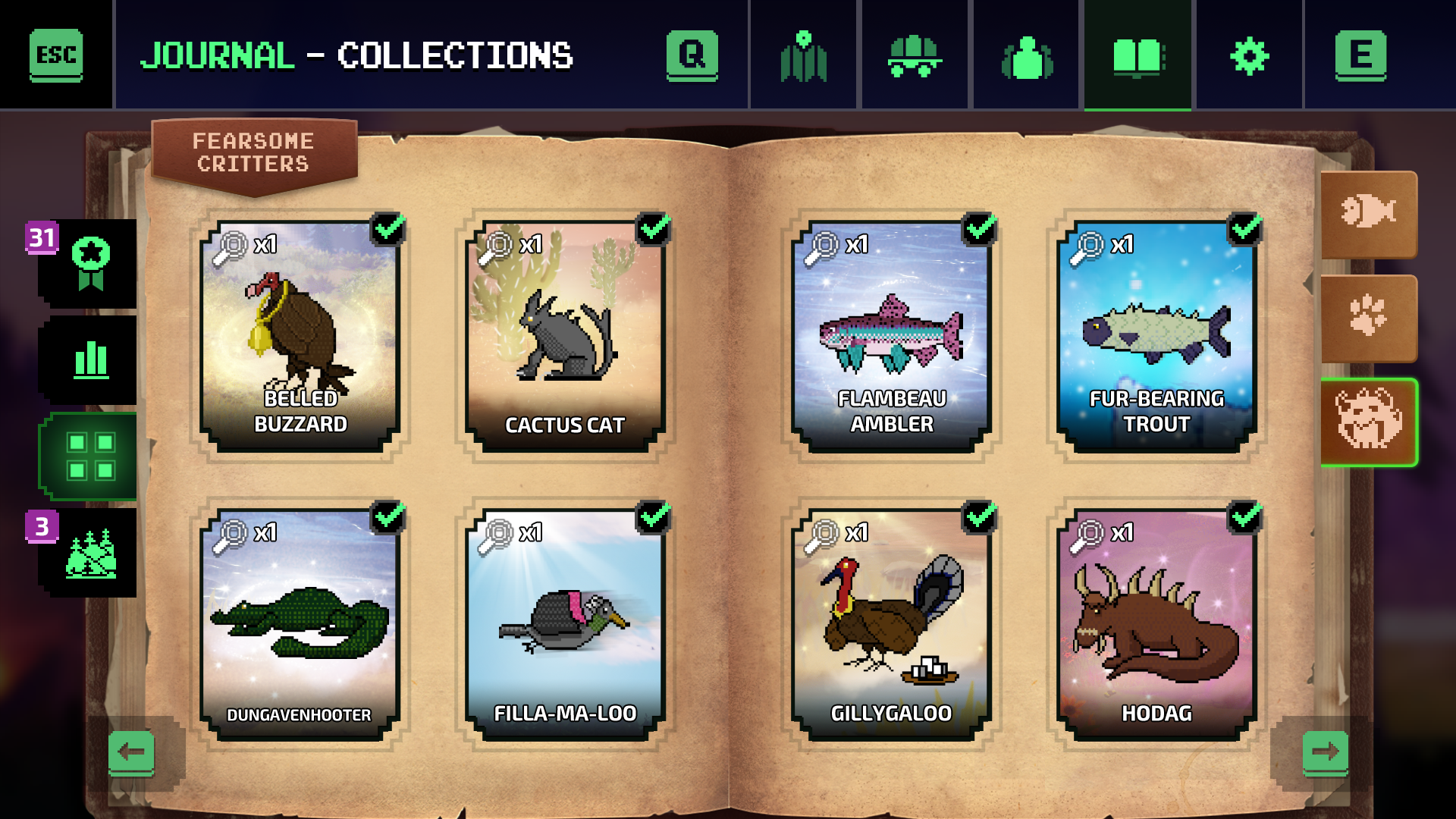Select the fearsome critter monster bookmark
The width and height of the screenshot is (1456, 819).
(1368, 421)
